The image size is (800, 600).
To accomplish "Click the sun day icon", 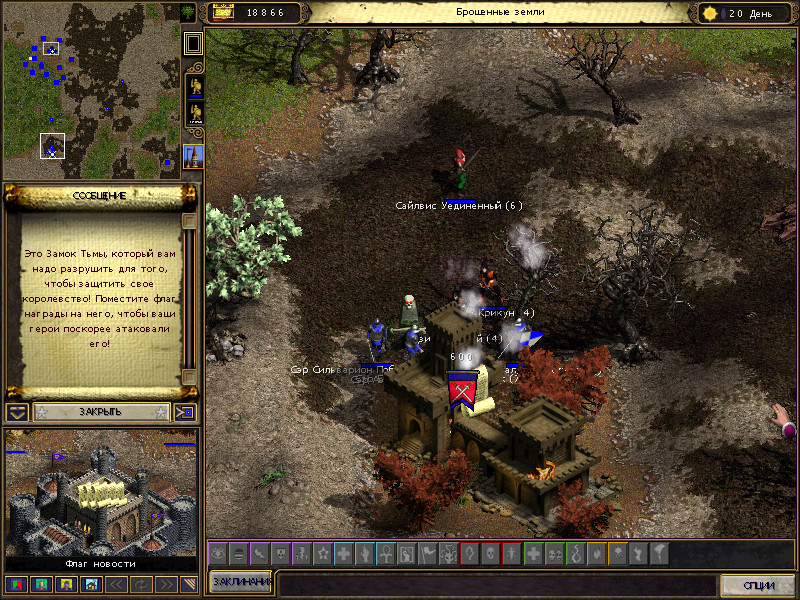I will point(710,13).
